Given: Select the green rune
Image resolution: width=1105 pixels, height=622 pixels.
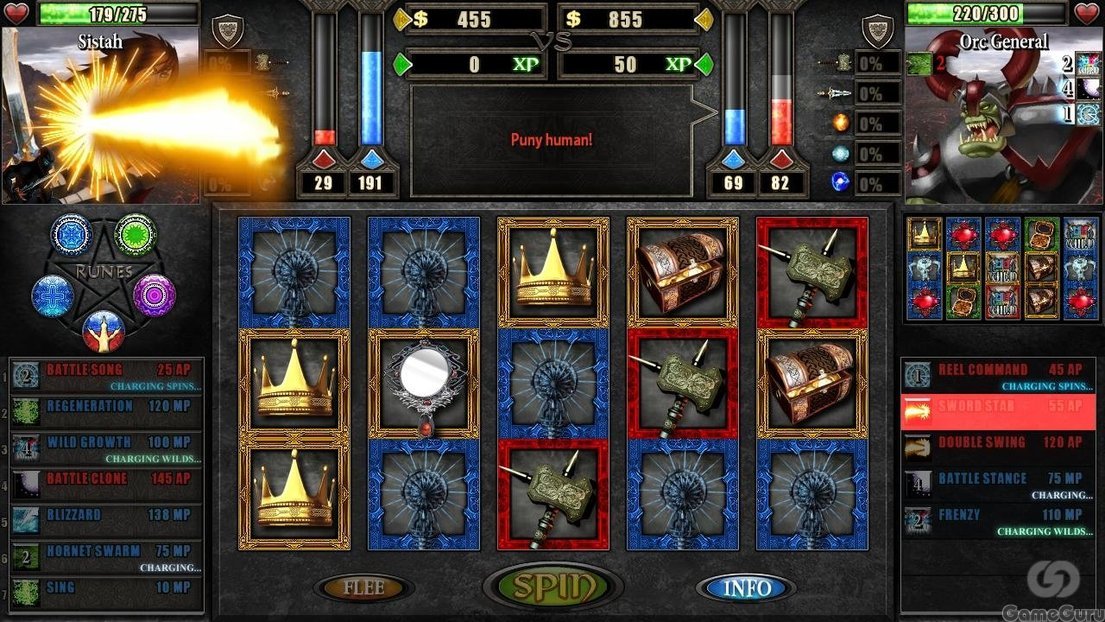Looking at the screenshot, I should tap(134, 234).
